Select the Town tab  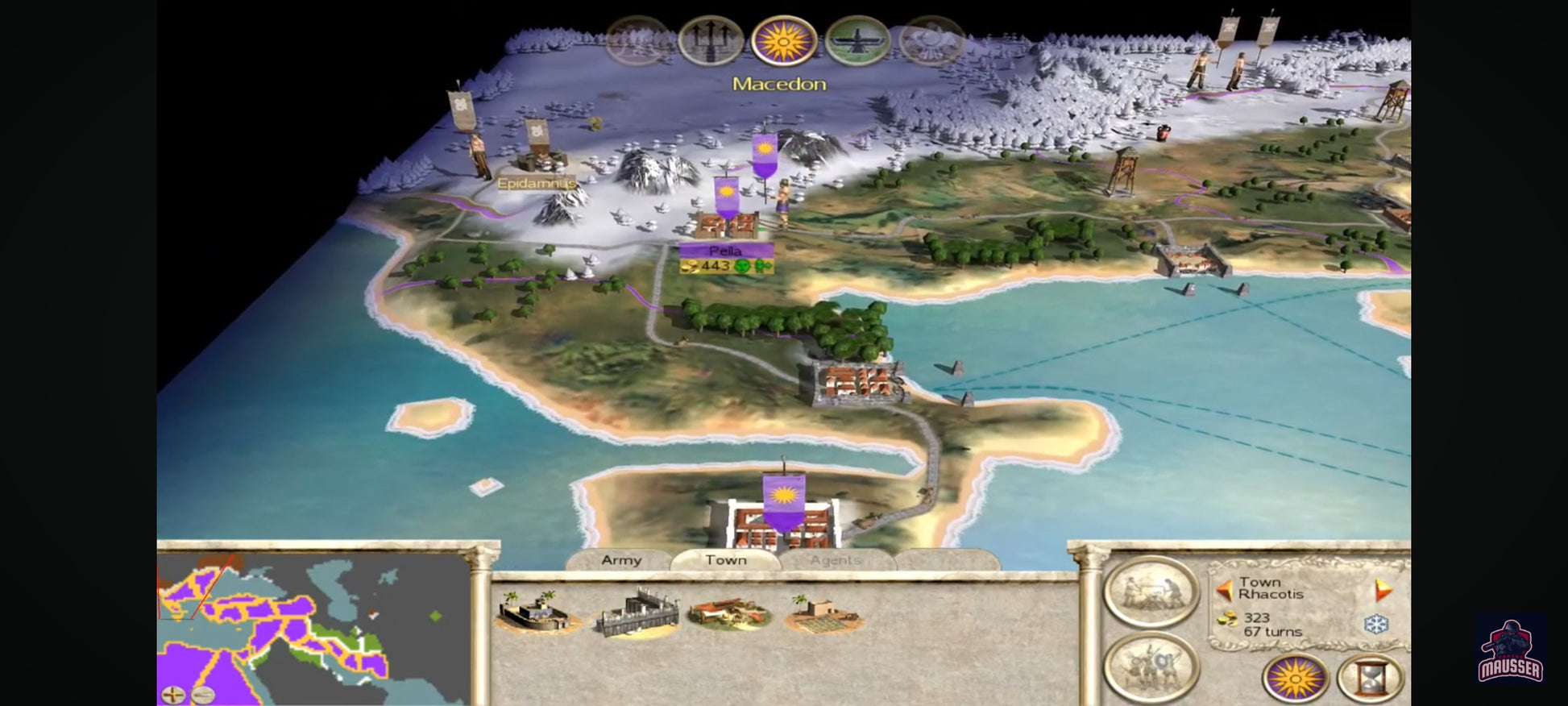tap(725, 560)
